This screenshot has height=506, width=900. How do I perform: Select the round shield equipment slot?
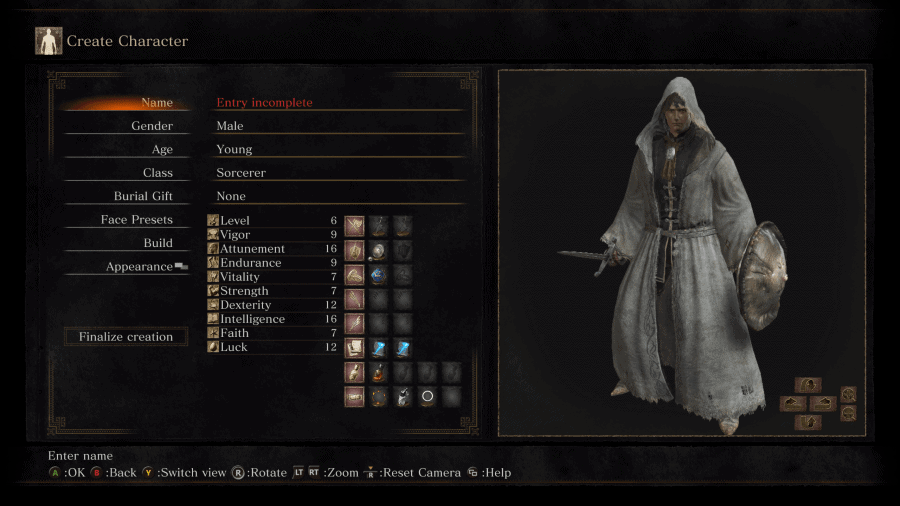click(x=378, y=251)
